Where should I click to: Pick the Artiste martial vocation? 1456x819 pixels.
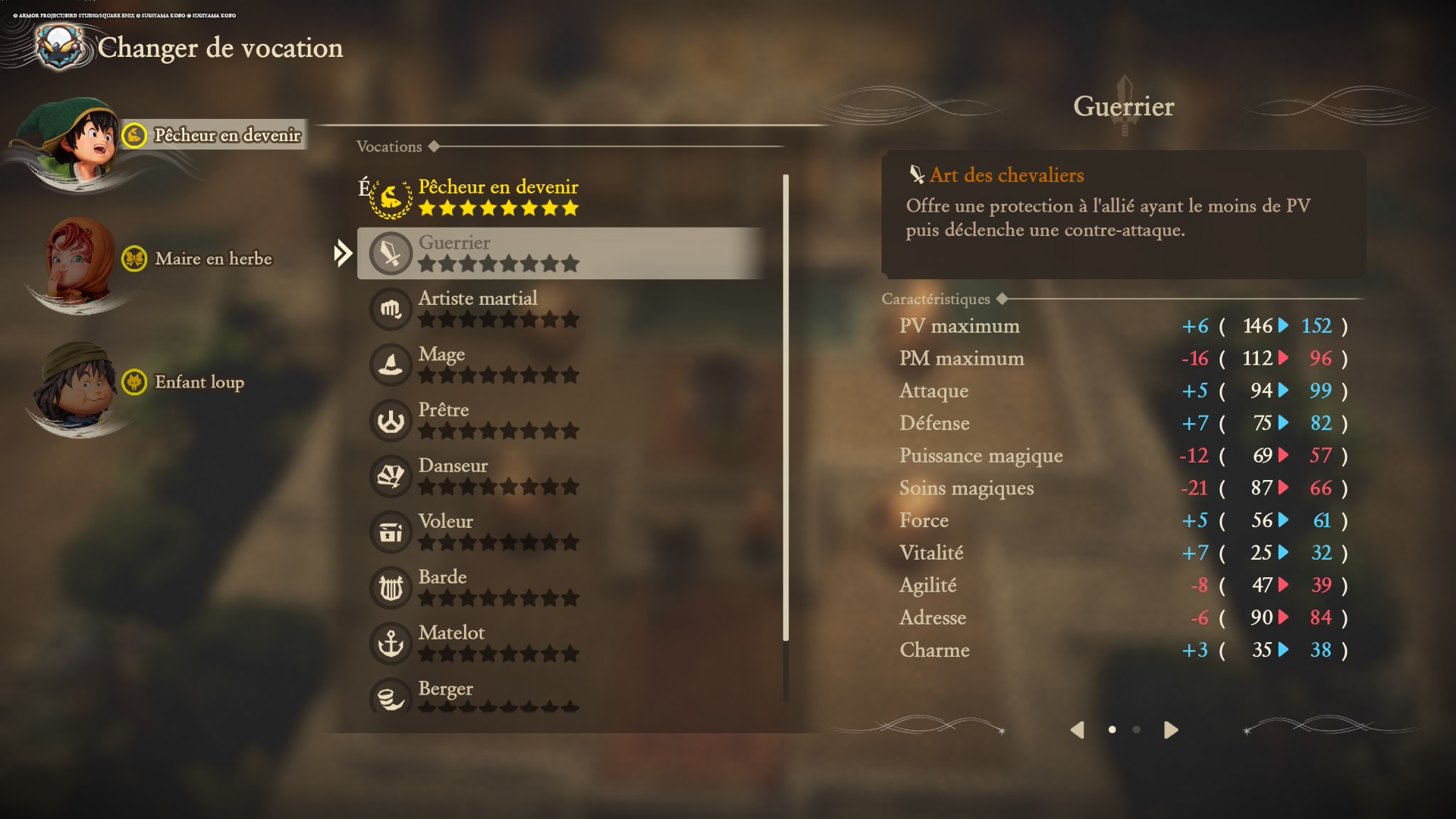(x=497, y=309)
